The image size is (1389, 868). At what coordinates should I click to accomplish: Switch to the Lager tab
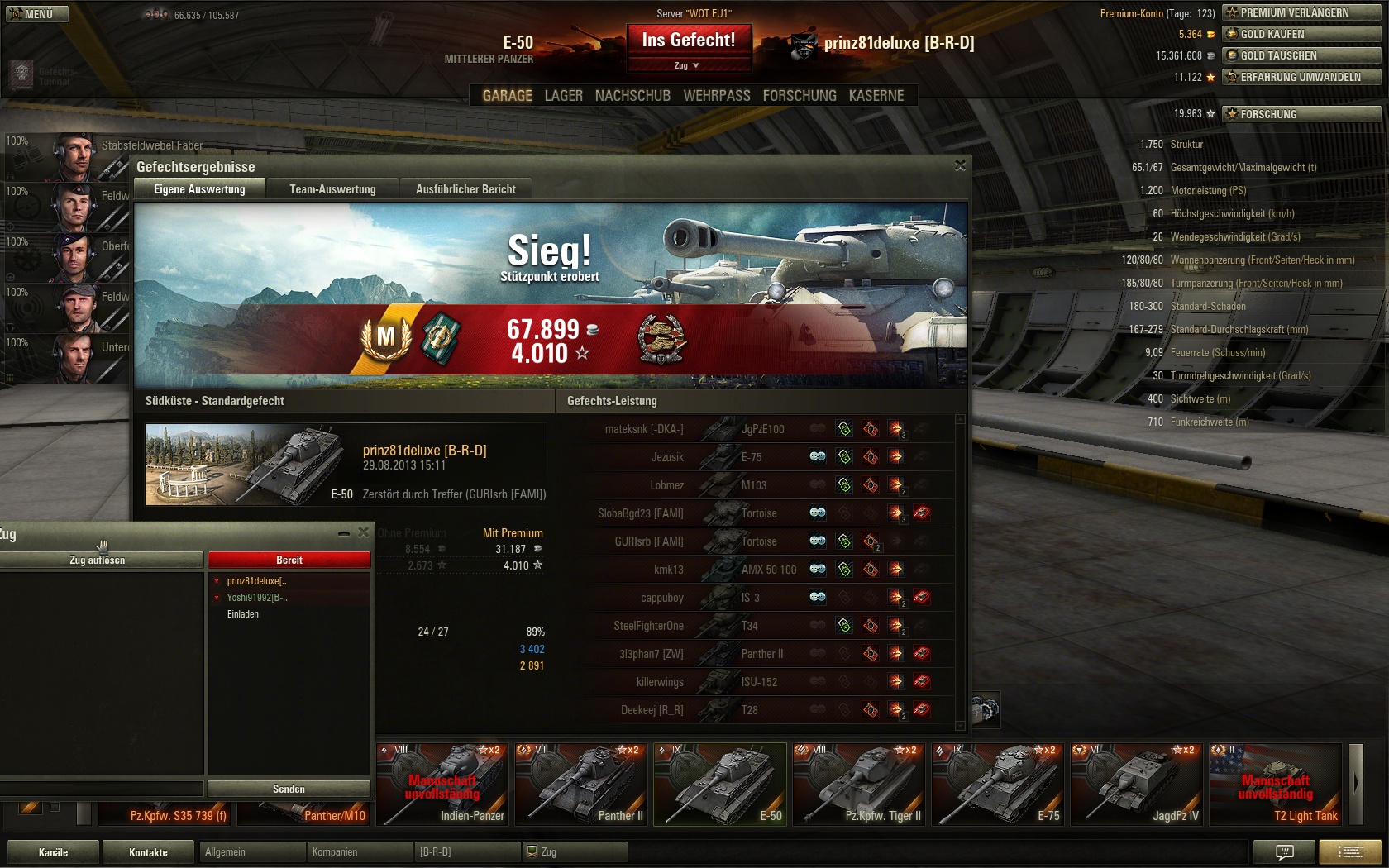[x=563, y=96]
